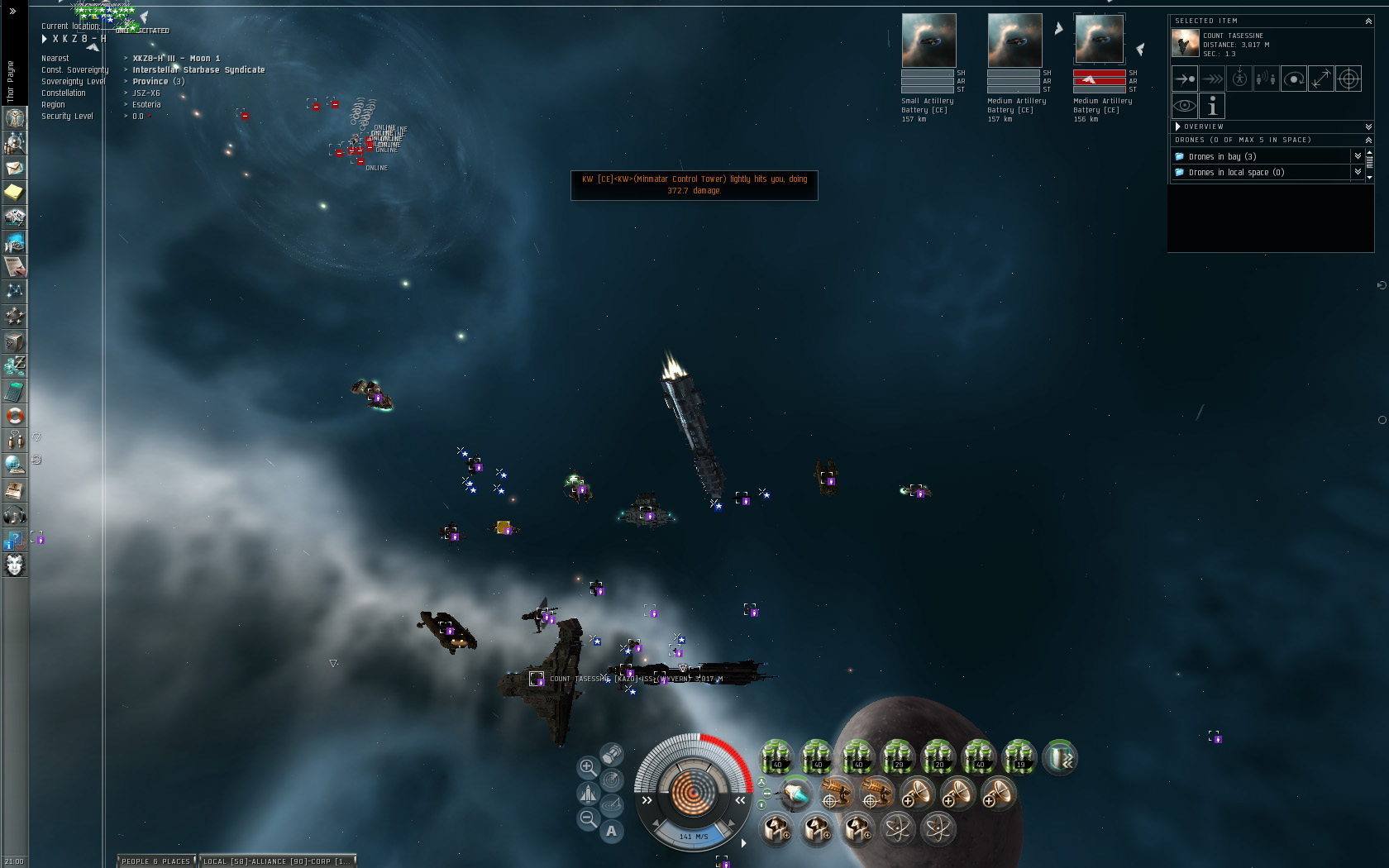Select the Small Artillery Battery target

[x=928, y=41]
